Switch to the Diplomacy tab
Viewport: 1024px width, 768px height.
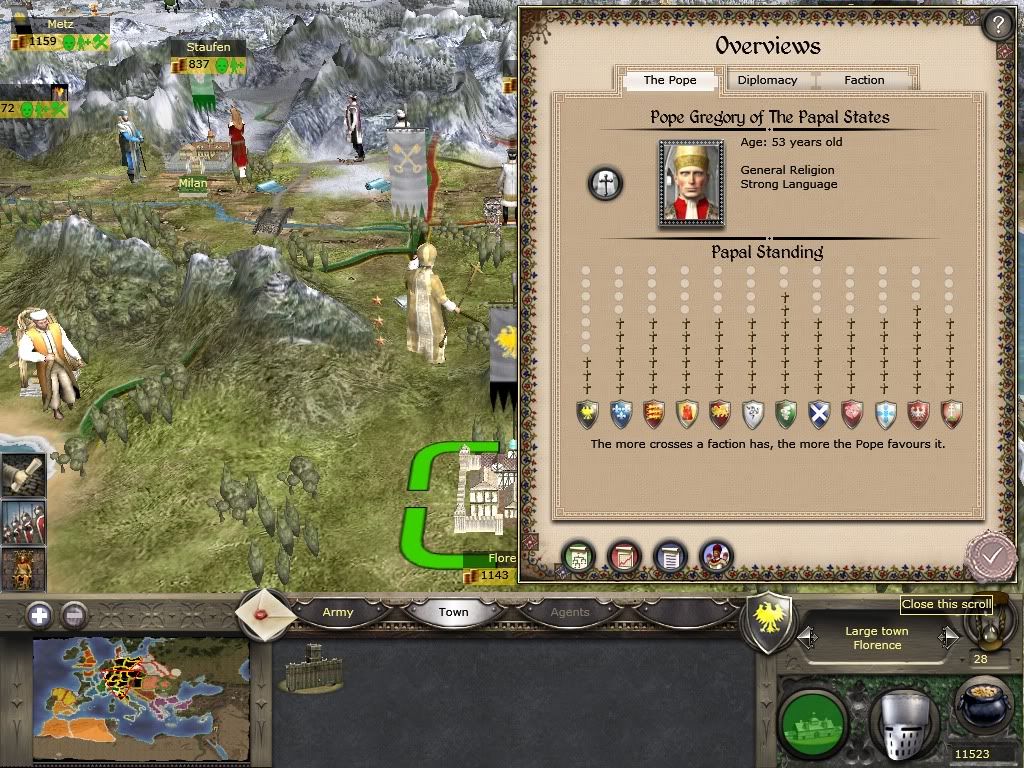pos(767,80)
